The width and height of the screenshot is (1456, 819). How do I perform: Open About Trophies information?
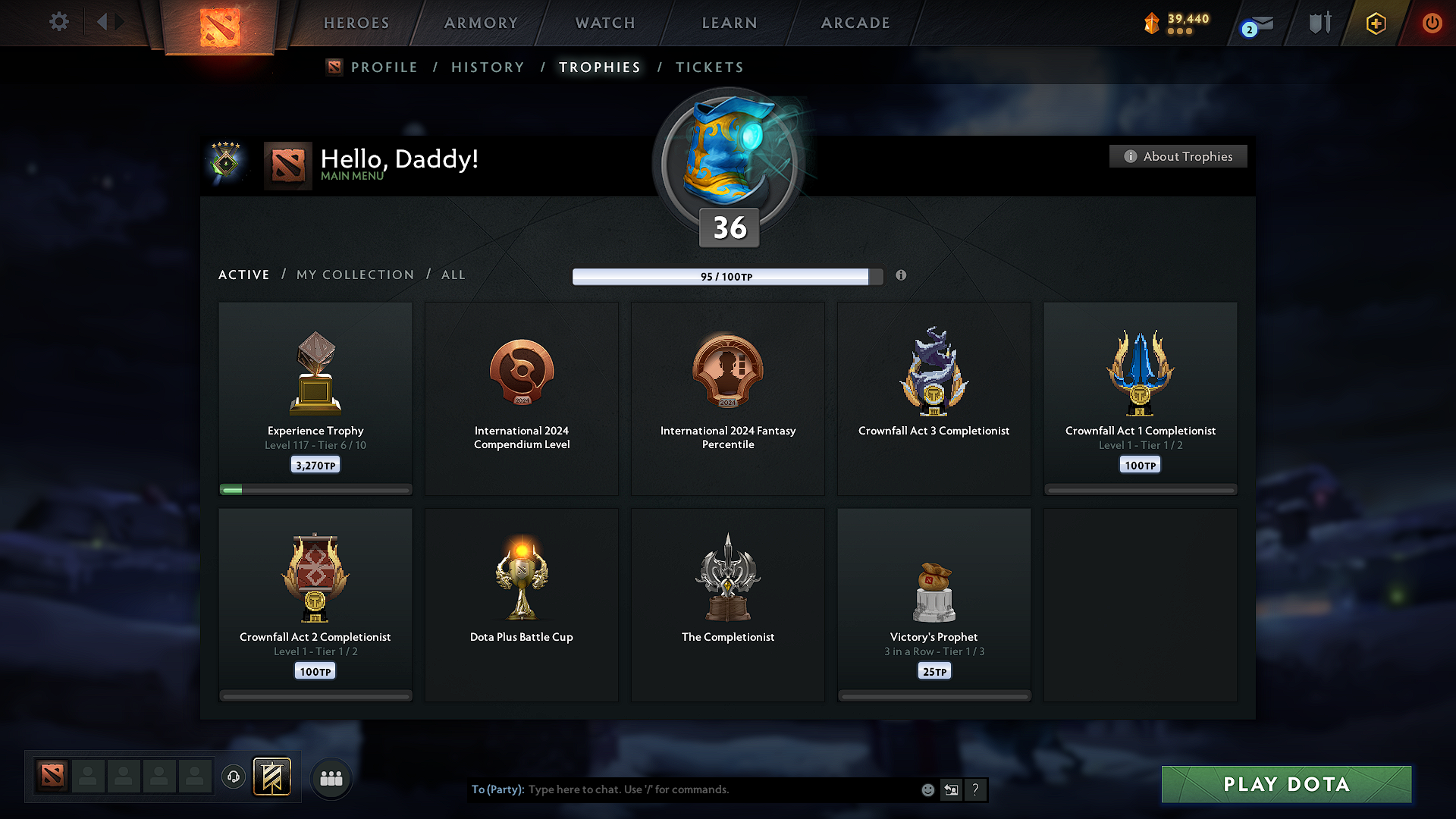(x=1178, y=156)
